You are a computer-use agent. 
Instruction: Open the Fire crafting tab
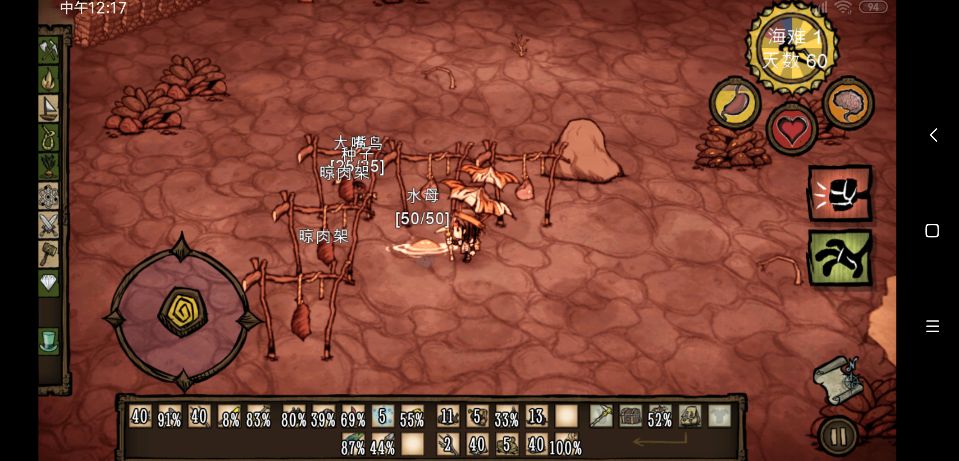pos(49,78)
